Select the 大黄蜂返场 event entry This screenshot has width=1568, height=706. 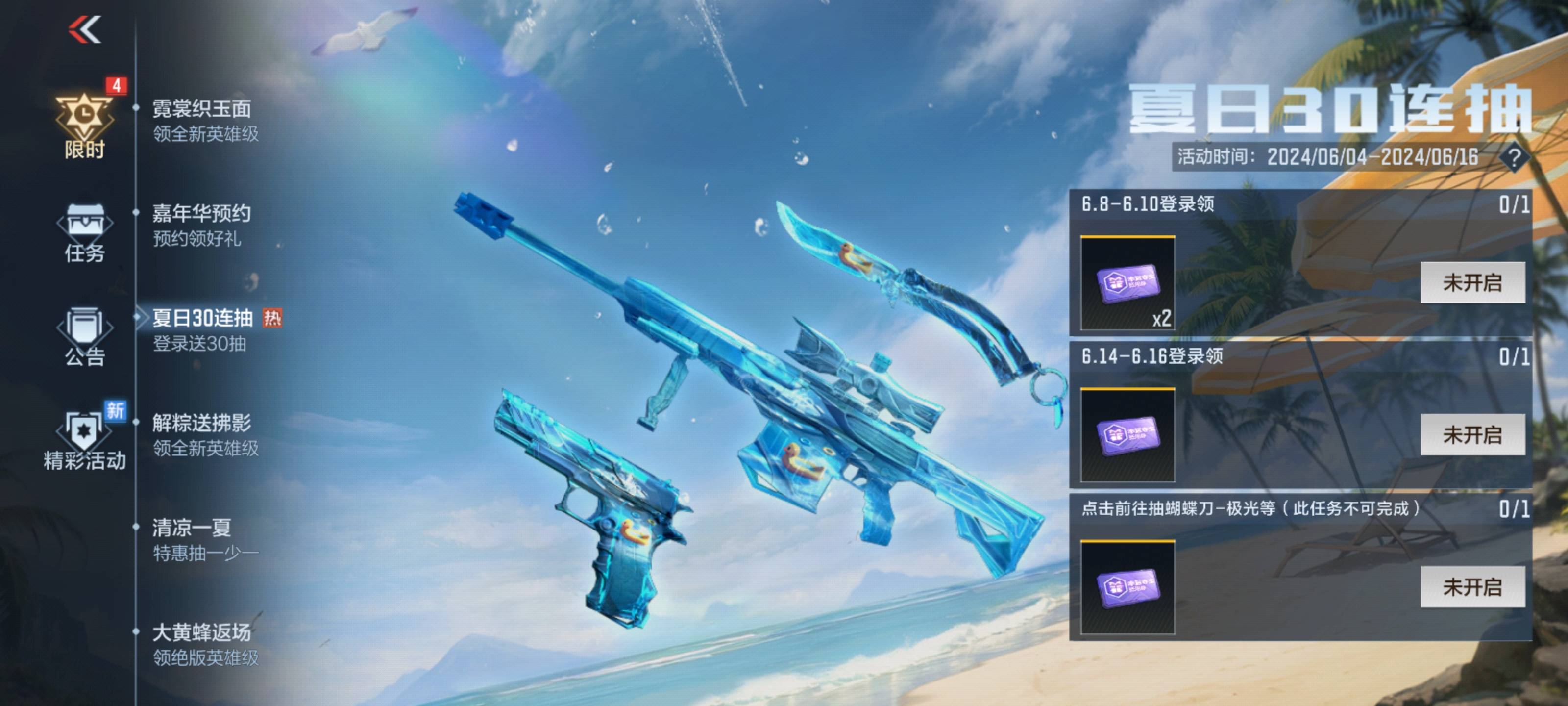click(x=205, y=645)
